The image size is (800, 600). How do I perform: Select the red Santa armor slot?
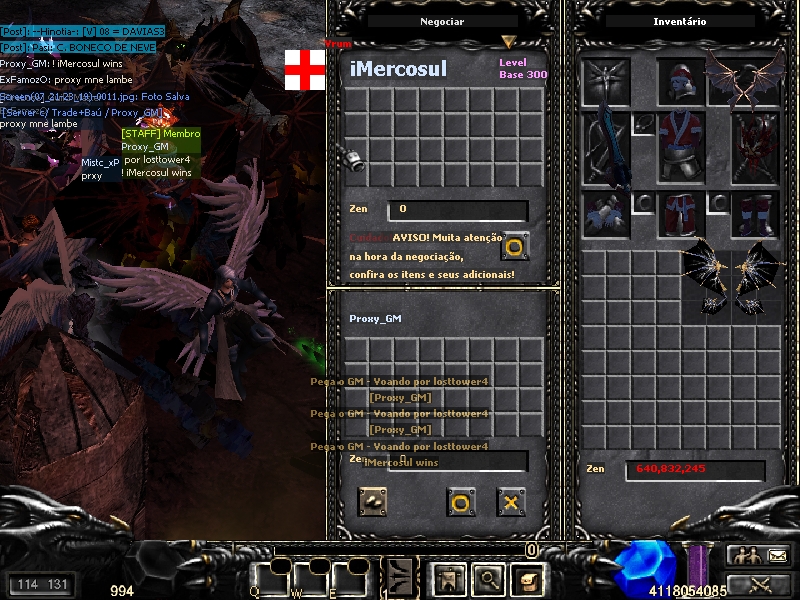click(x=682, y=146)
